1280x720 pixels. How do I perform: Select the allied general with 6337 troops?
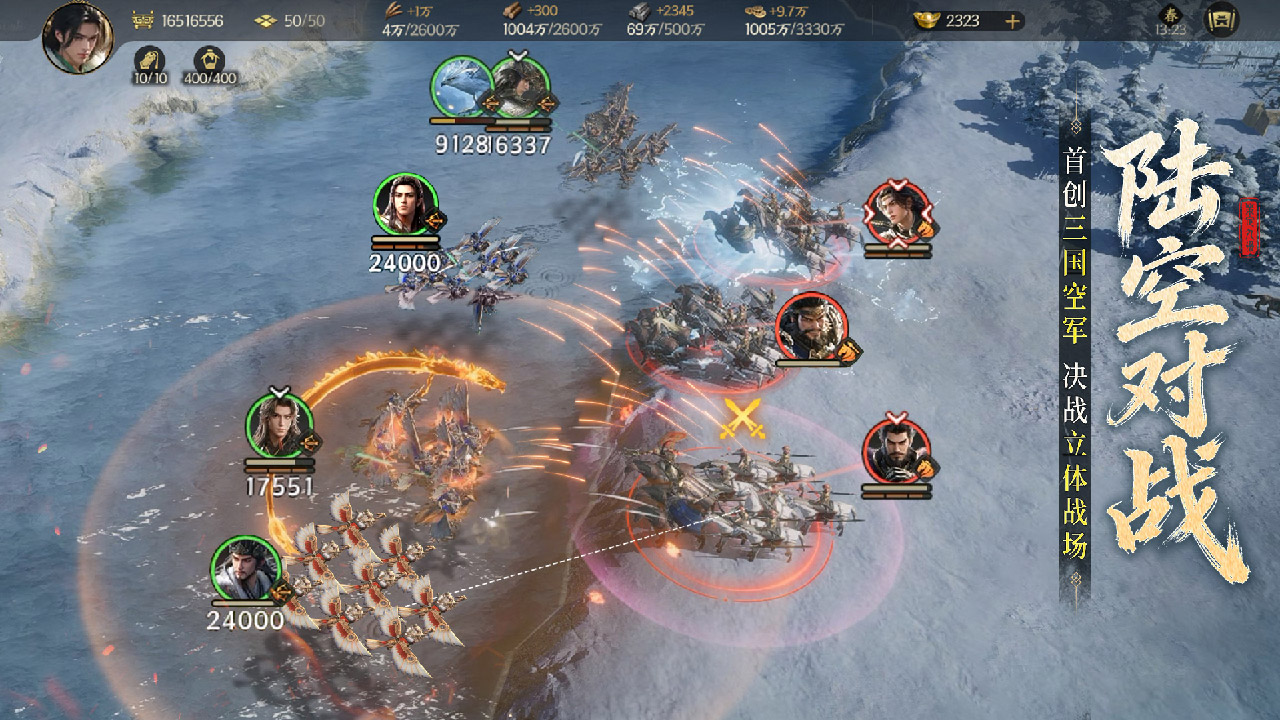click(521, 87)
